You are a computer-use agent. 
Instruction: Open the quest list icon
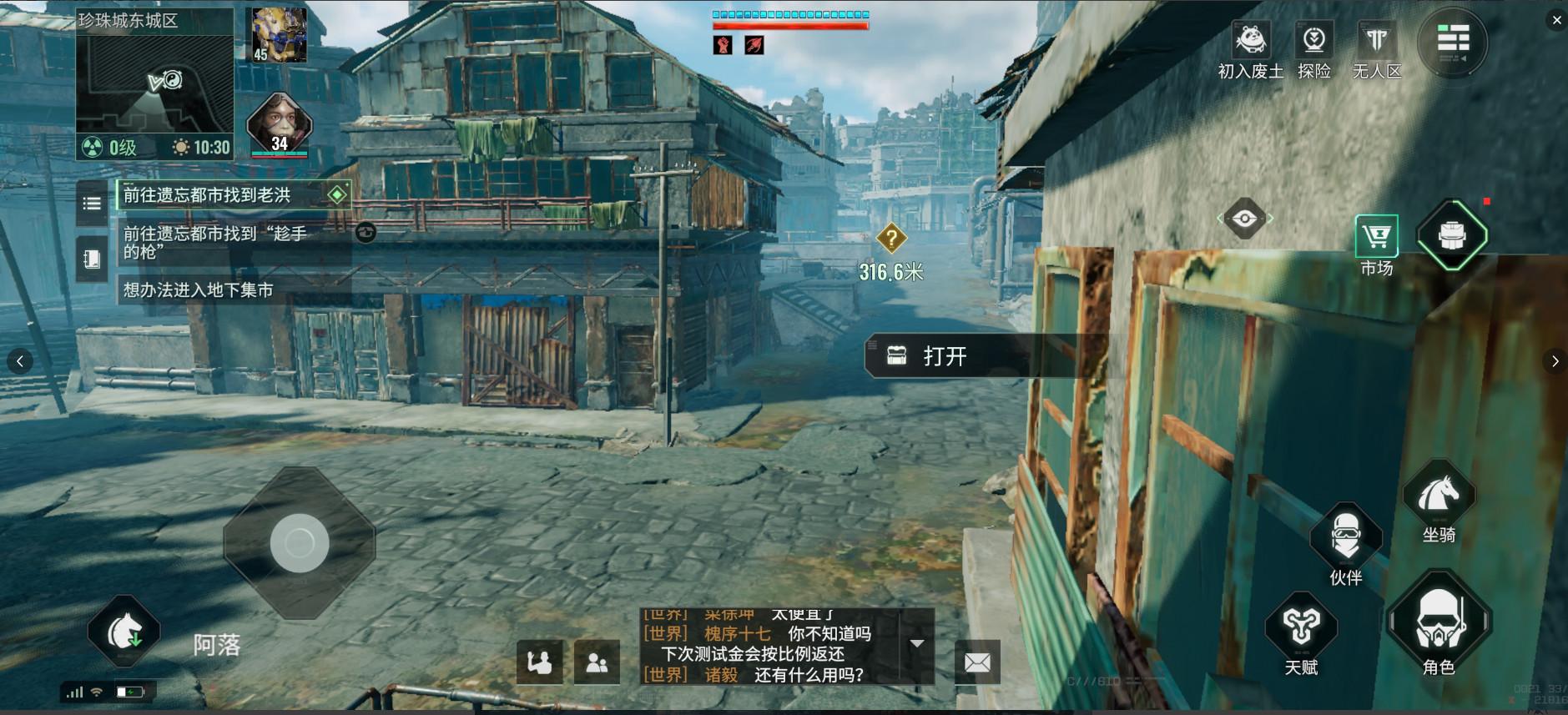(92, 204)
